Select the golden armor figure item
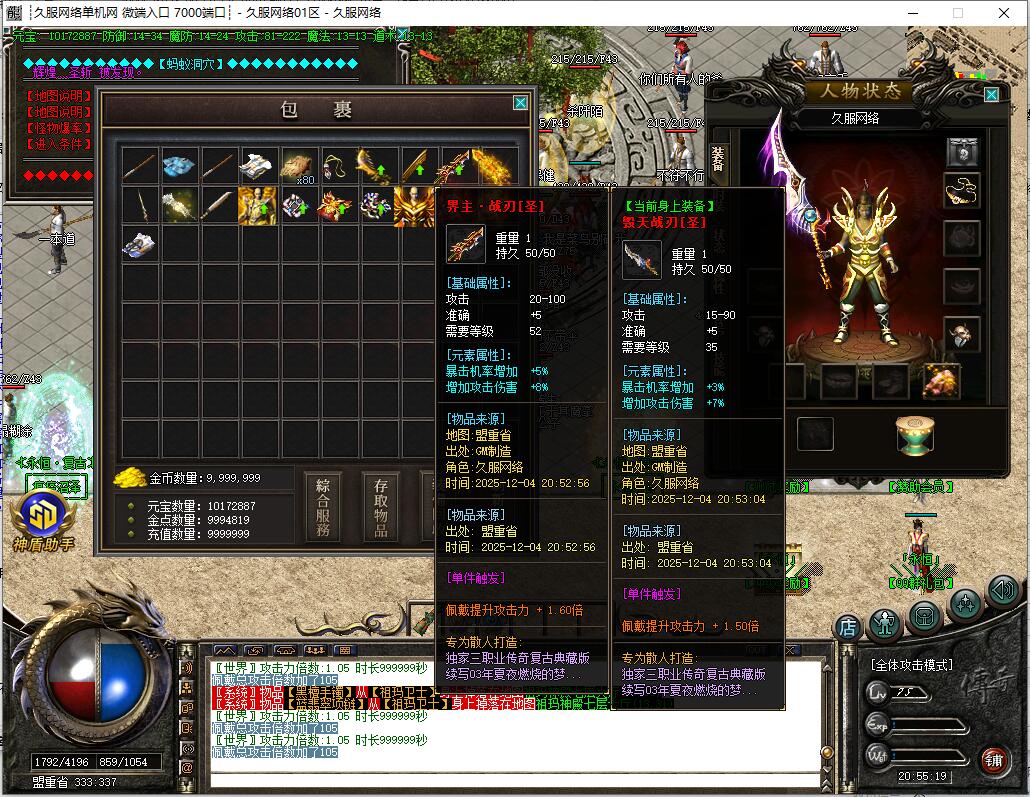The height and width of the screenshot is (797, 1030). (257, 205)
